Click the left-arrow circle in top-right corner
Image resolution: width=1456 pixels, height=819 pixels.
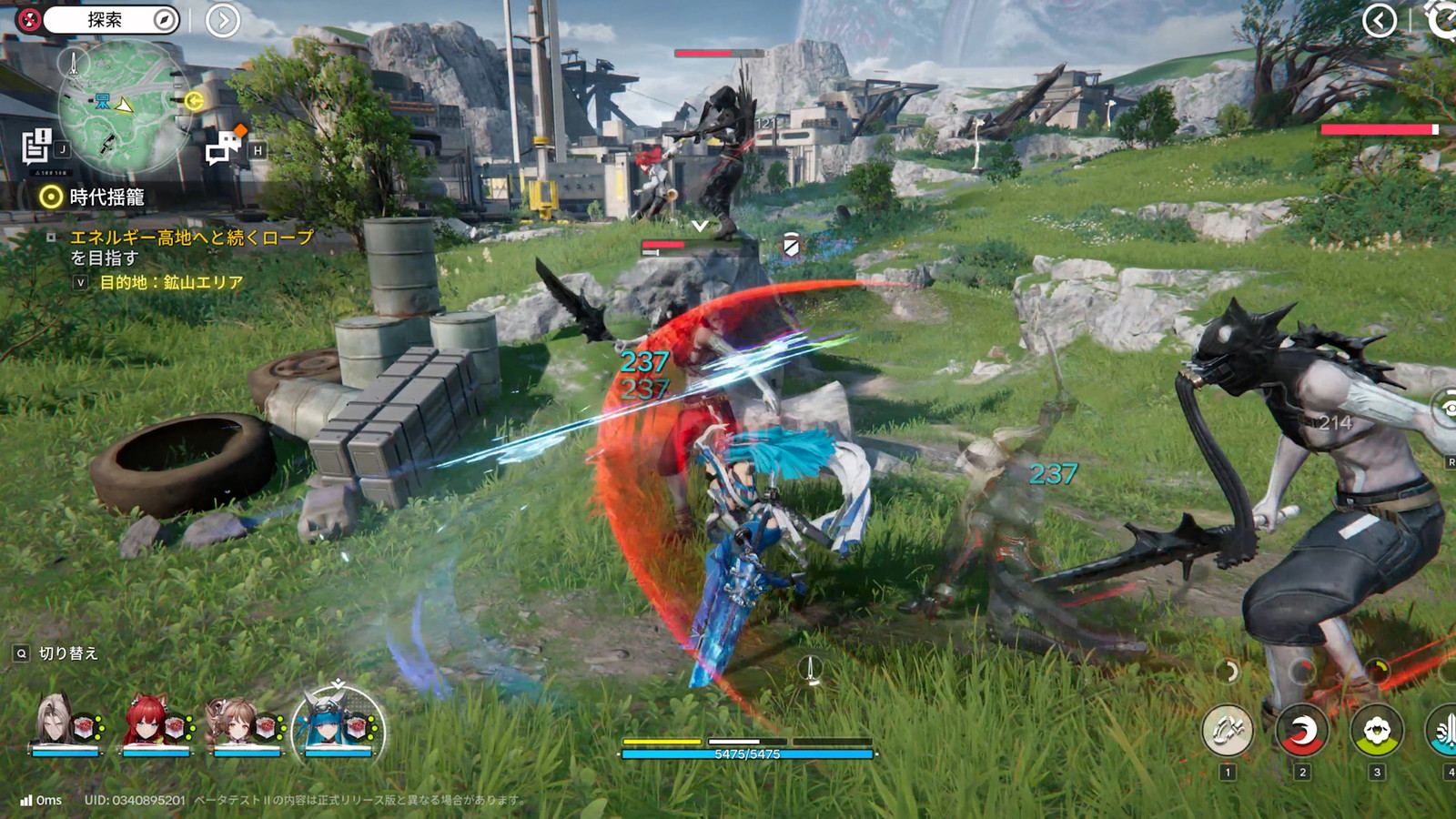click(x=1380, y=20)
